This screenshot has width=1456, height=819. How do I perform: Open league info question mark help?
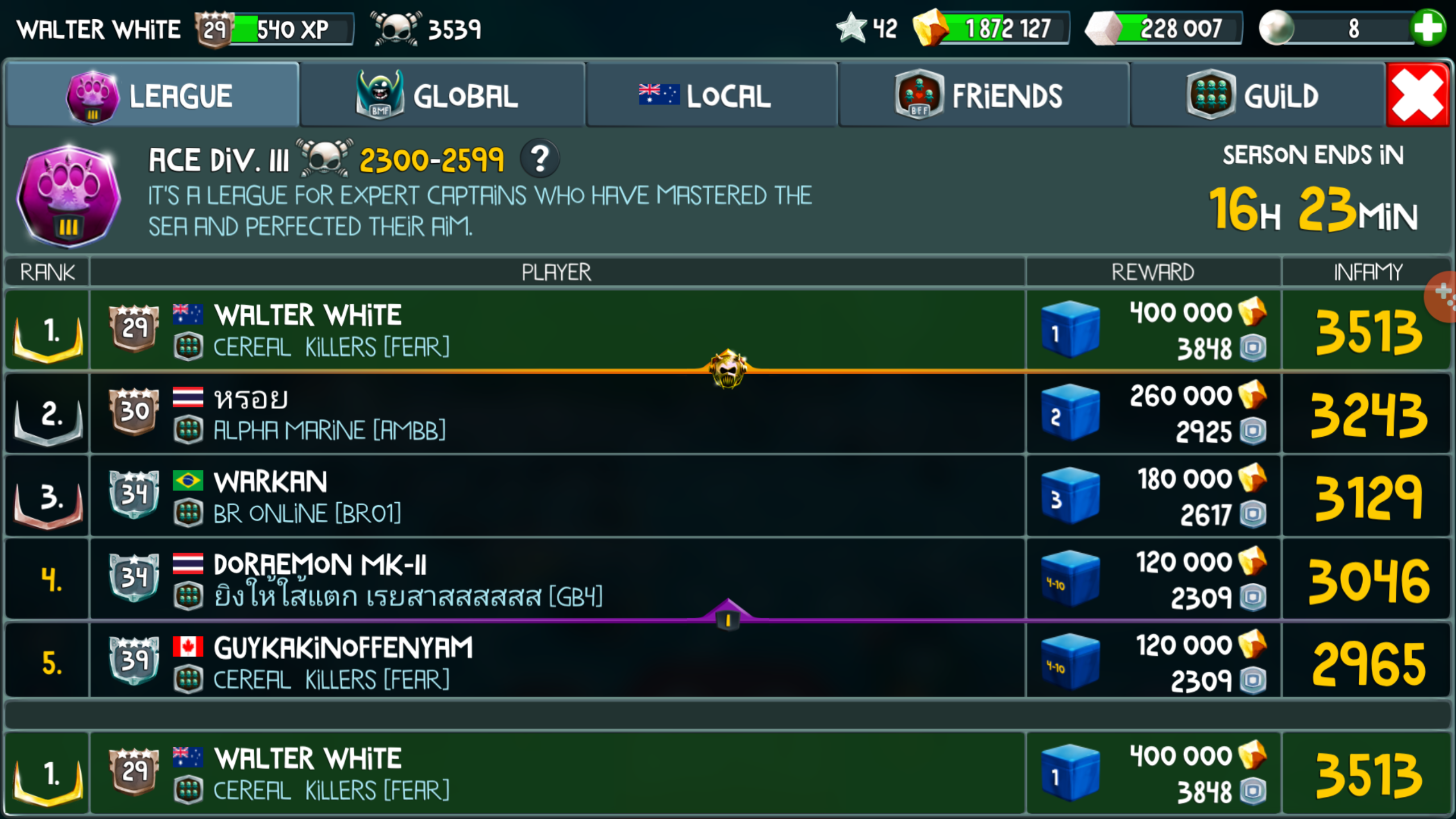pyautogui.click(x=540, y=159)
